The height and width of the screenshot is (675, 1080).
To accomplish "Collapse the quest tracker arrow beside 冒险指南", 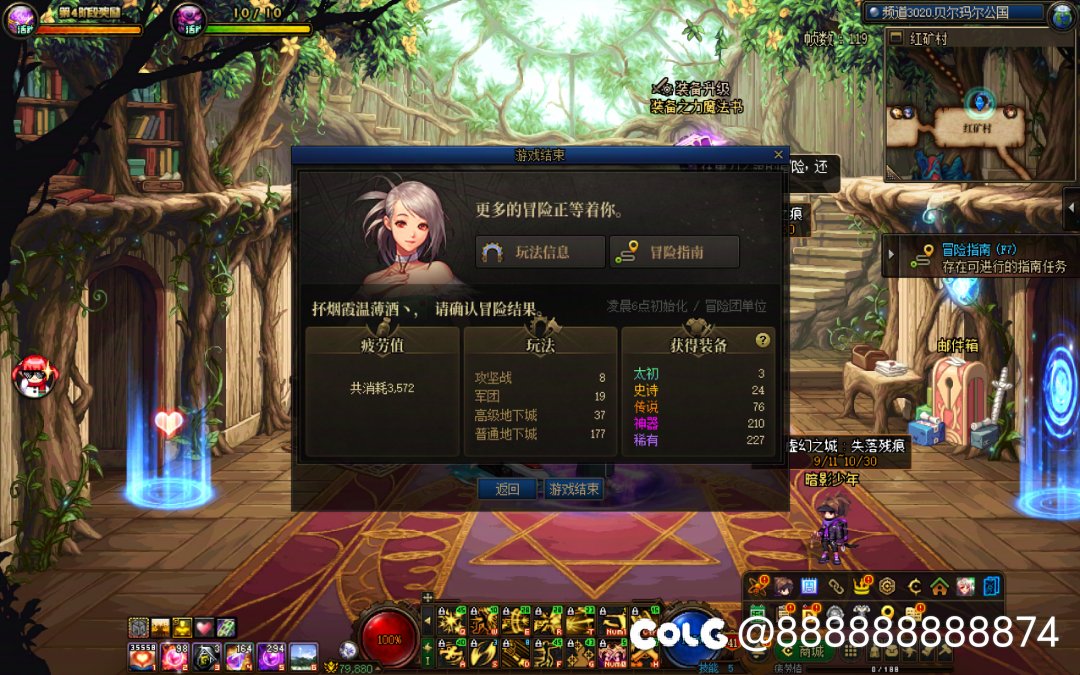I will 892,255.
